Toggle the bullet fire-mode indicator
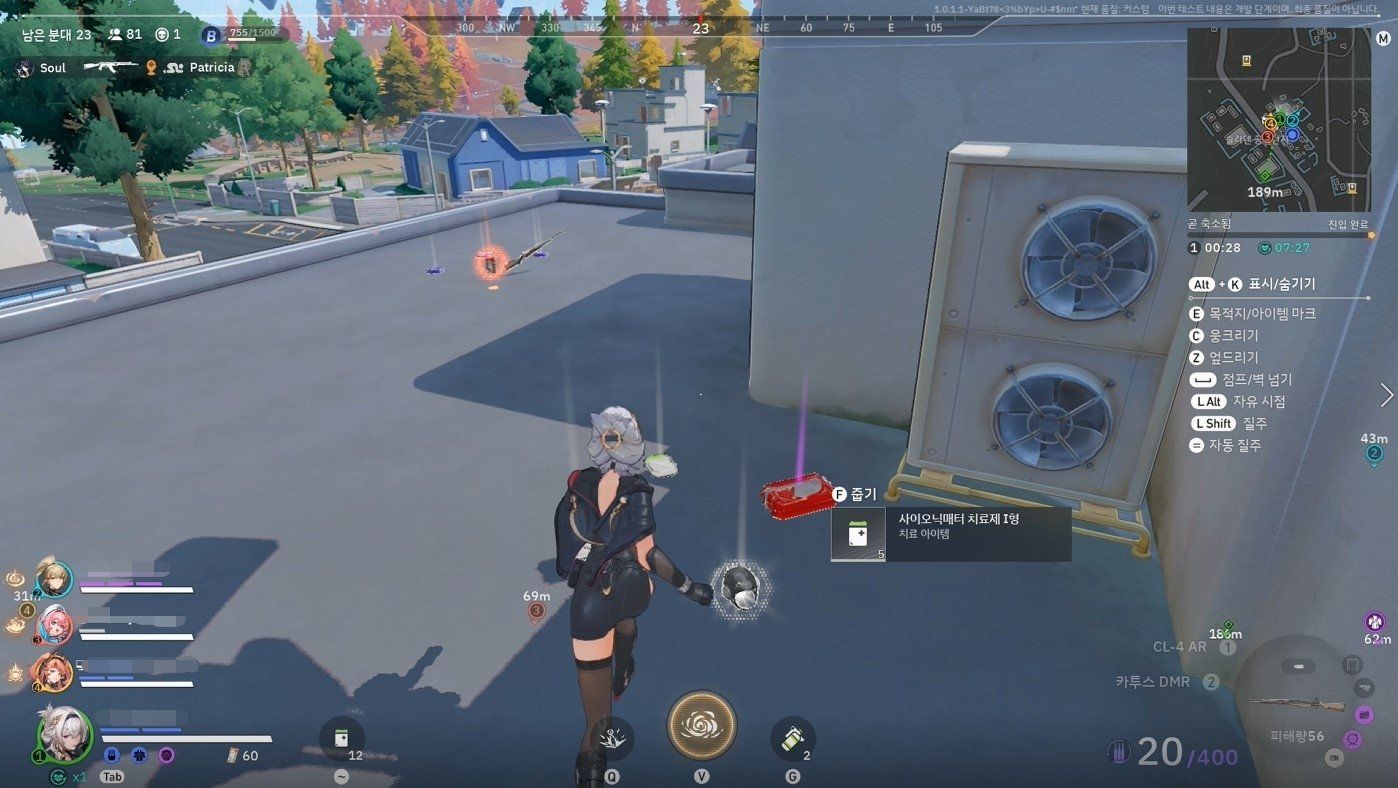 tap(1298, 667)
